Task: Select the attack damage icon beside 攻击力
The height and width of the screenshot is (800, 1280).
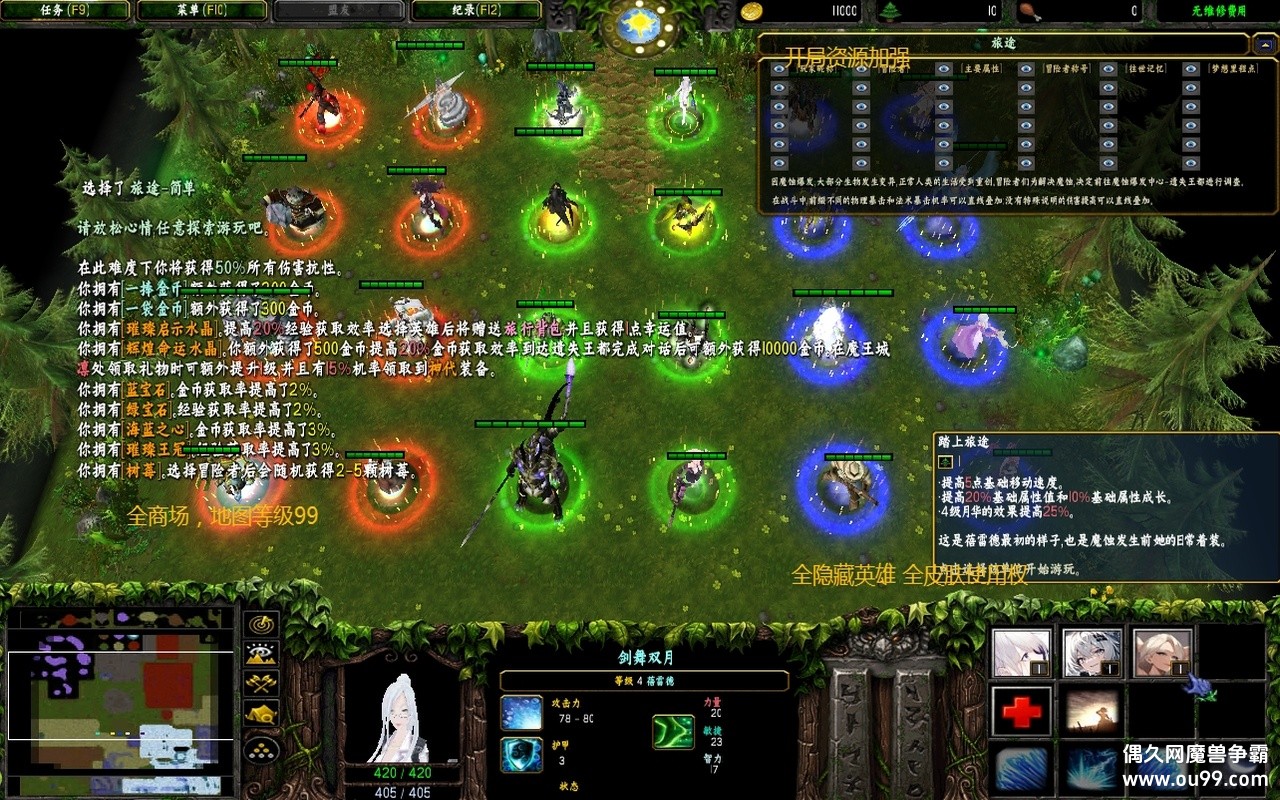Action: 522,713
